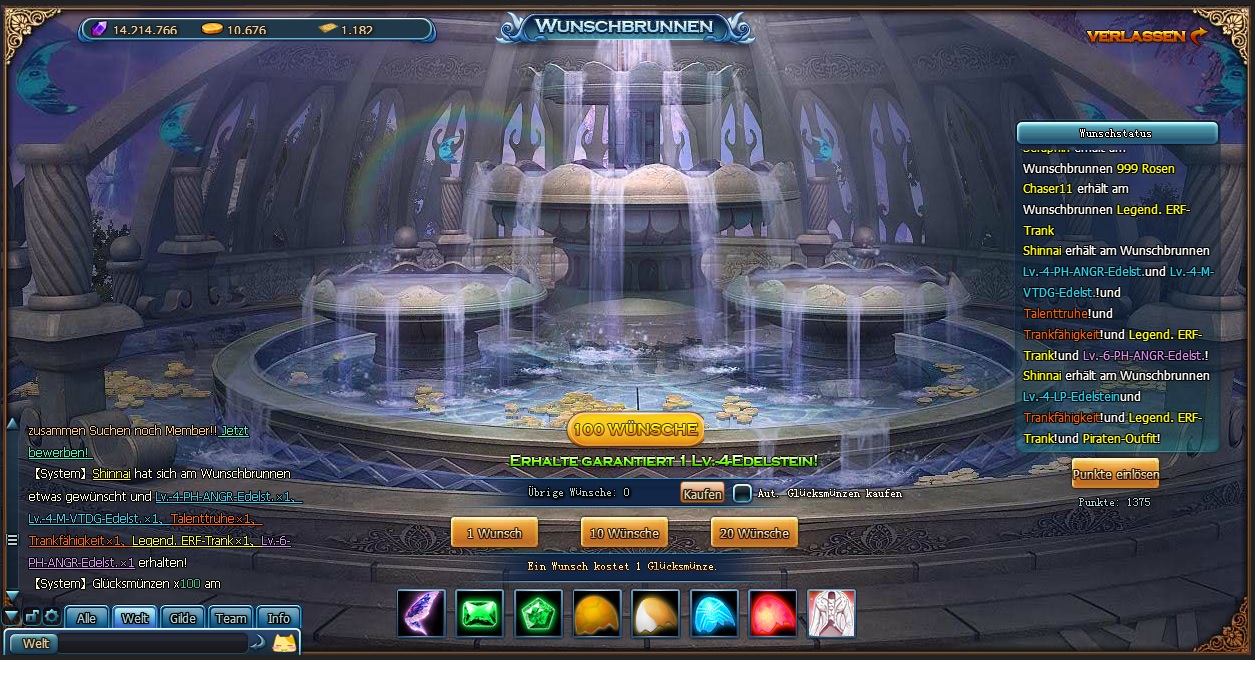Show the Team chat tab
Image resolution: width=1255 pixels, height=675 pixels.
point(231,618)
